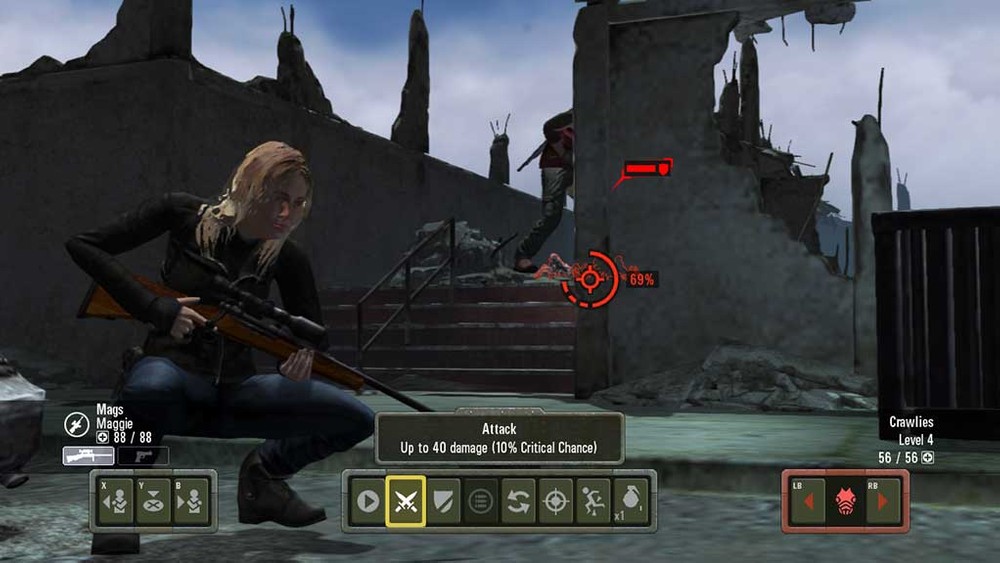Select the grenade item slot
This screenshot has width=1000, height=563.
630,501
